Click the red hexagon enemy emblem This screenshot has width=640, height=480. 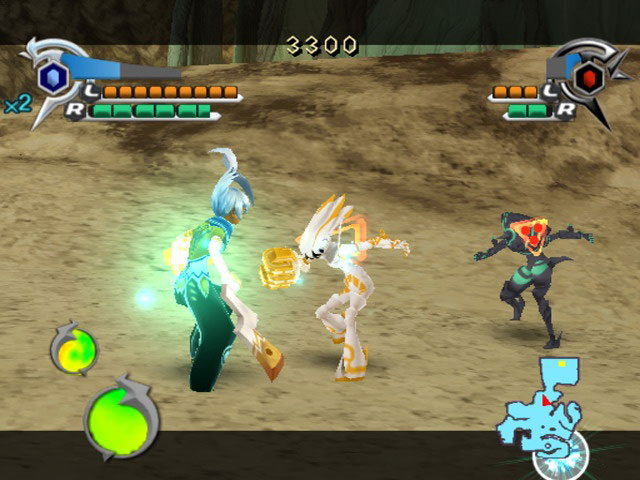point(589,76)
